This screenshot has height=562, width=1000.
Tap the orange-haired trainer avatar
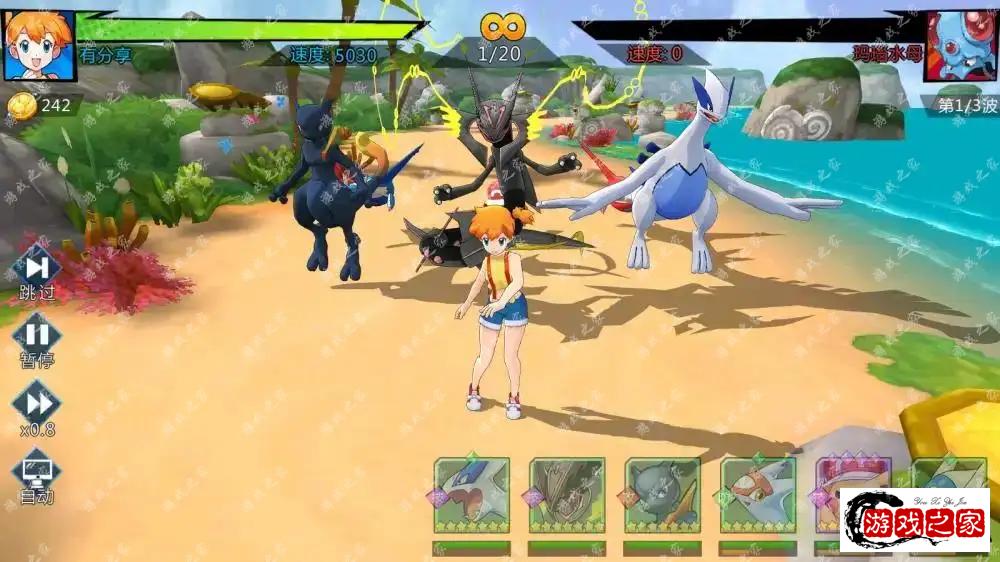(39, 45)
